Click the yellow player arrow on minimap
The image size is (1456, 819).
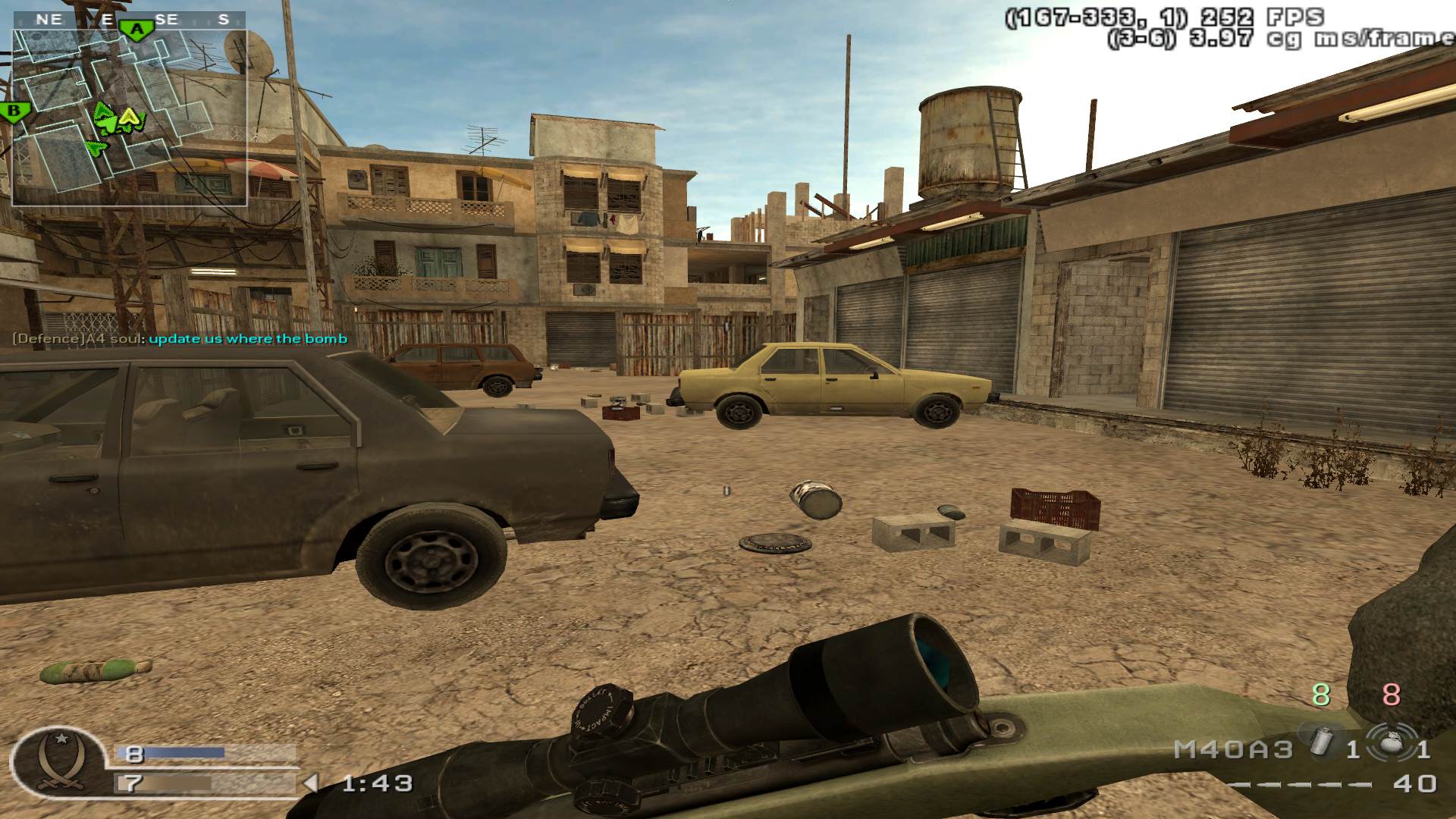(x=130, y=117)
